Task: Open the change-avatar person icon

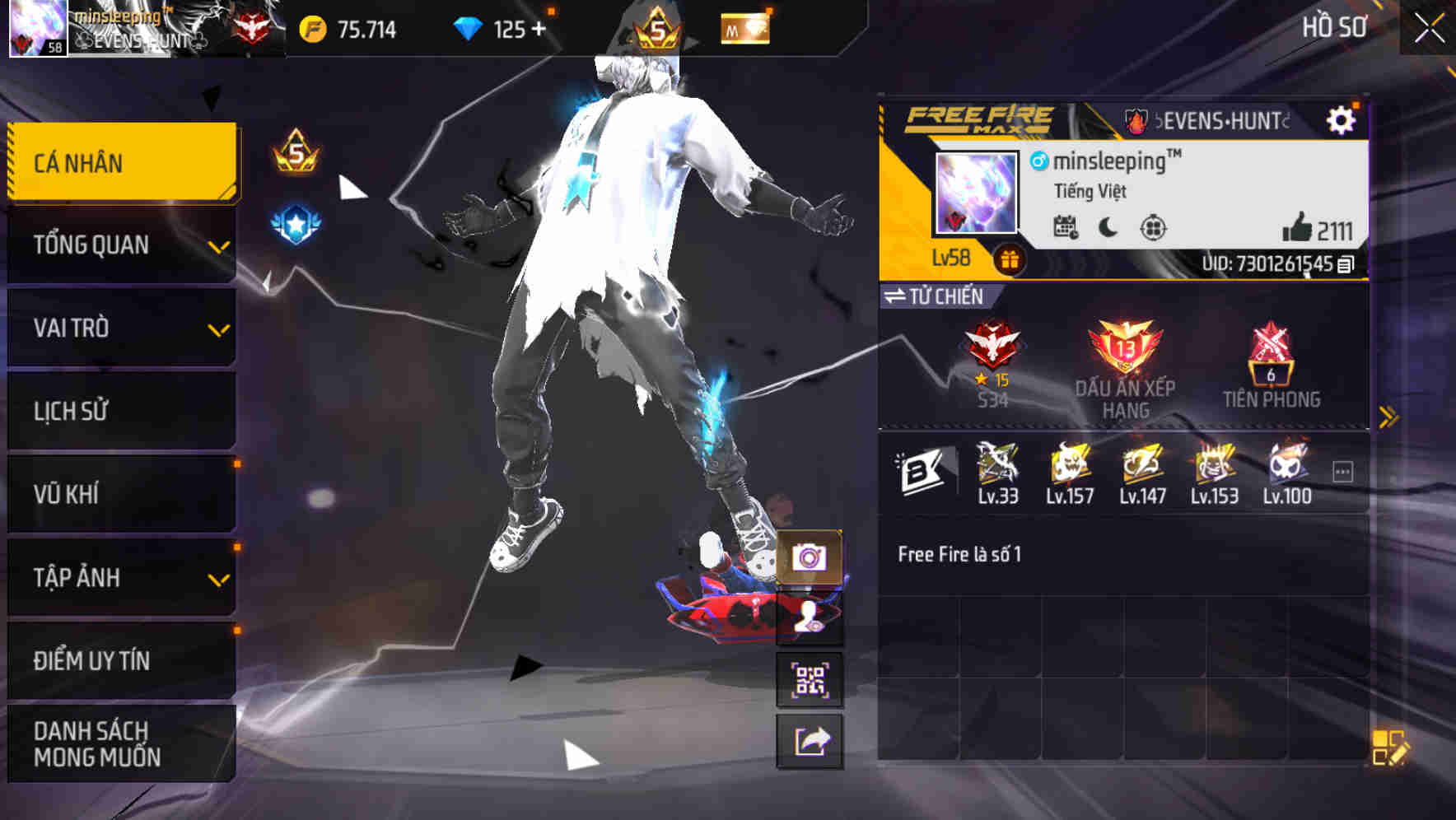Action: [809, 622]
